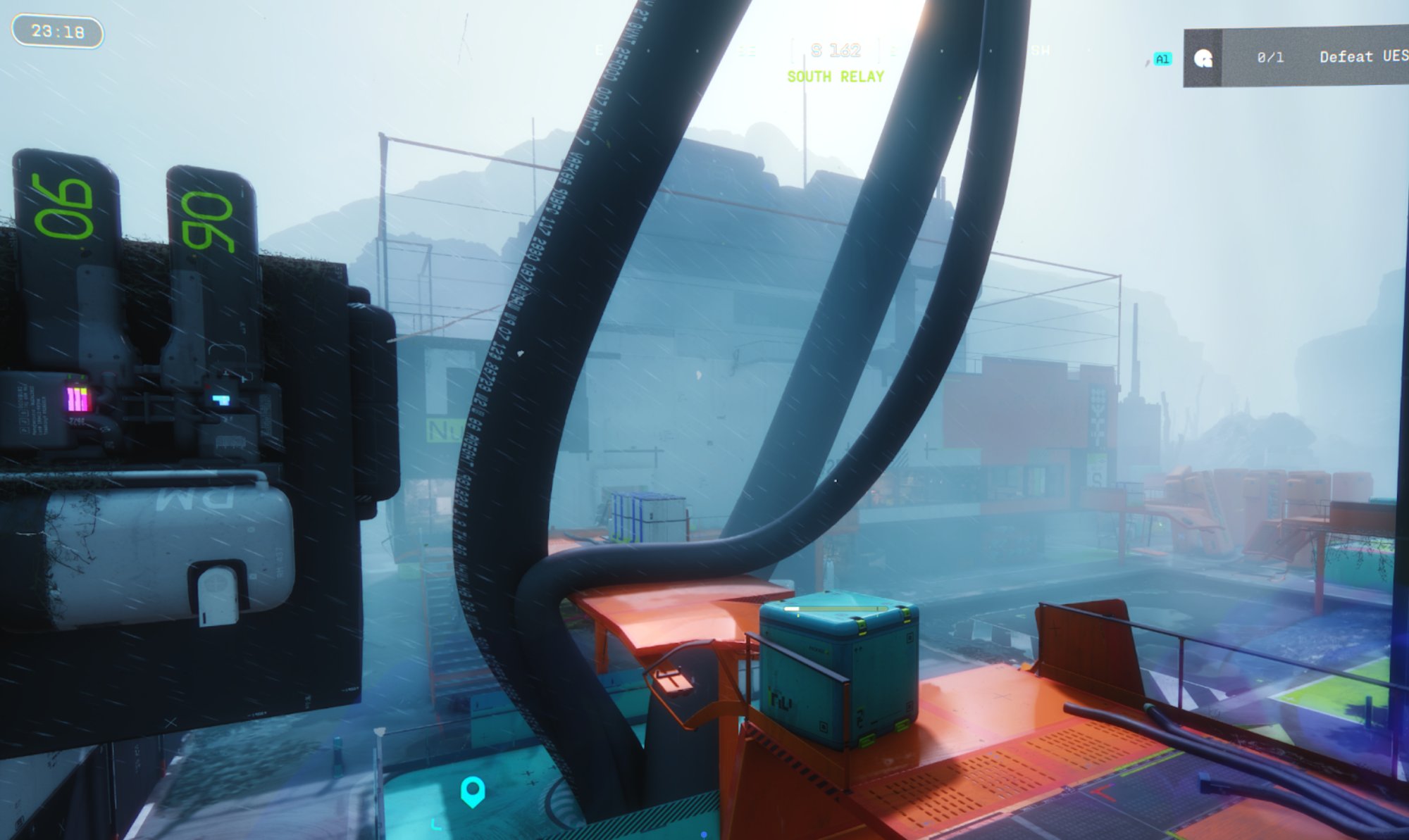Select the SOUTH RELAY objective label
This screenshot has height=840, width=1409.
(836, 76)
